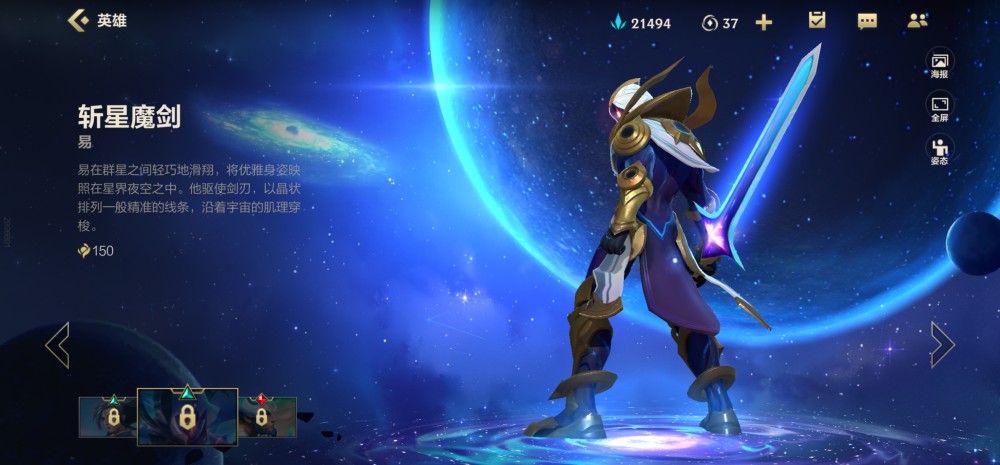Show the previous skin with left arrow
Screen dimensions: 1000x465
click(57, 345)
